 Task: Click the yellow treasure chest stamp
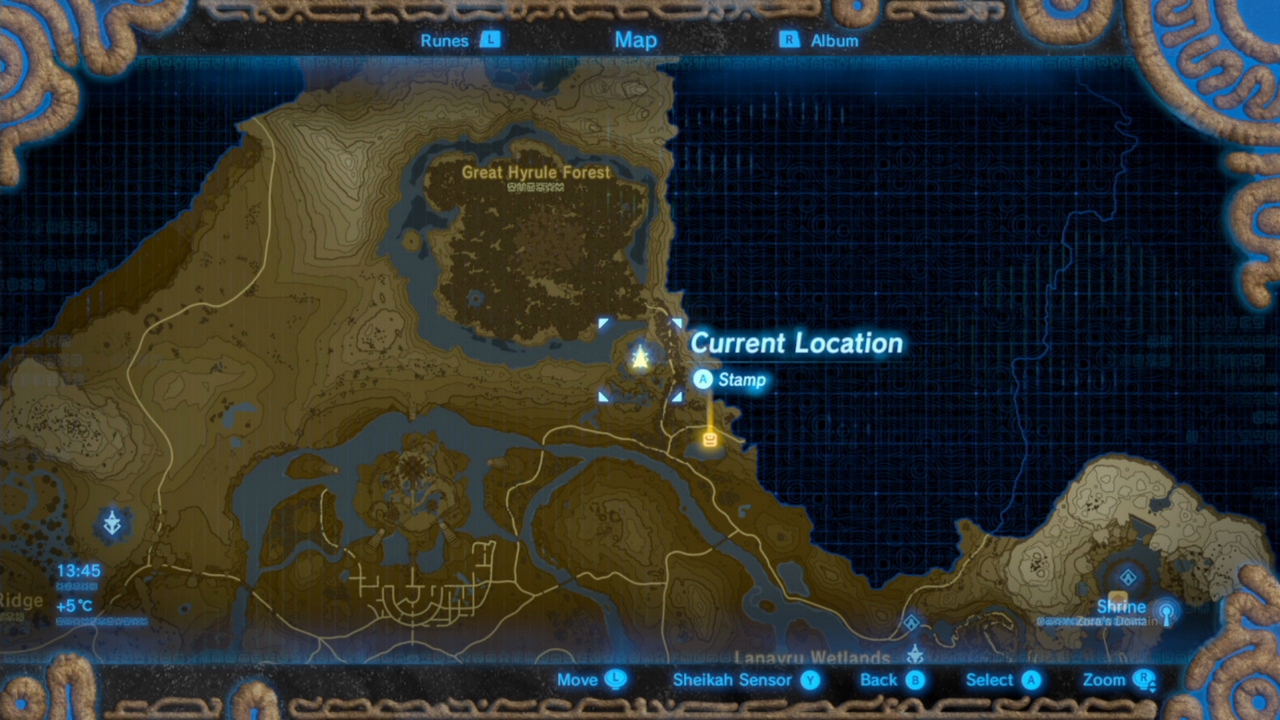coord(710,438)
